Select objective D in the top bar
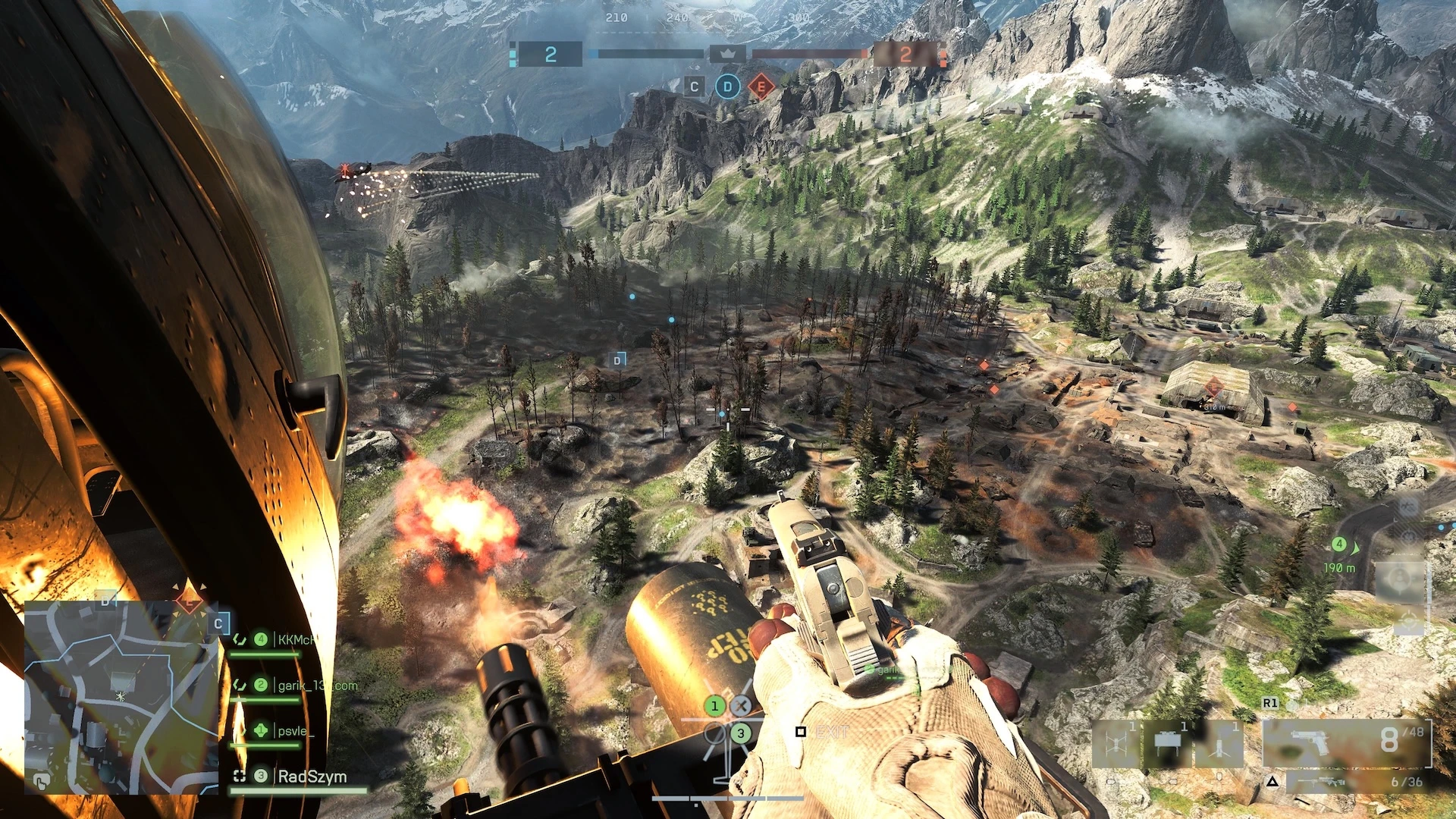 click(x=727, y=87)
